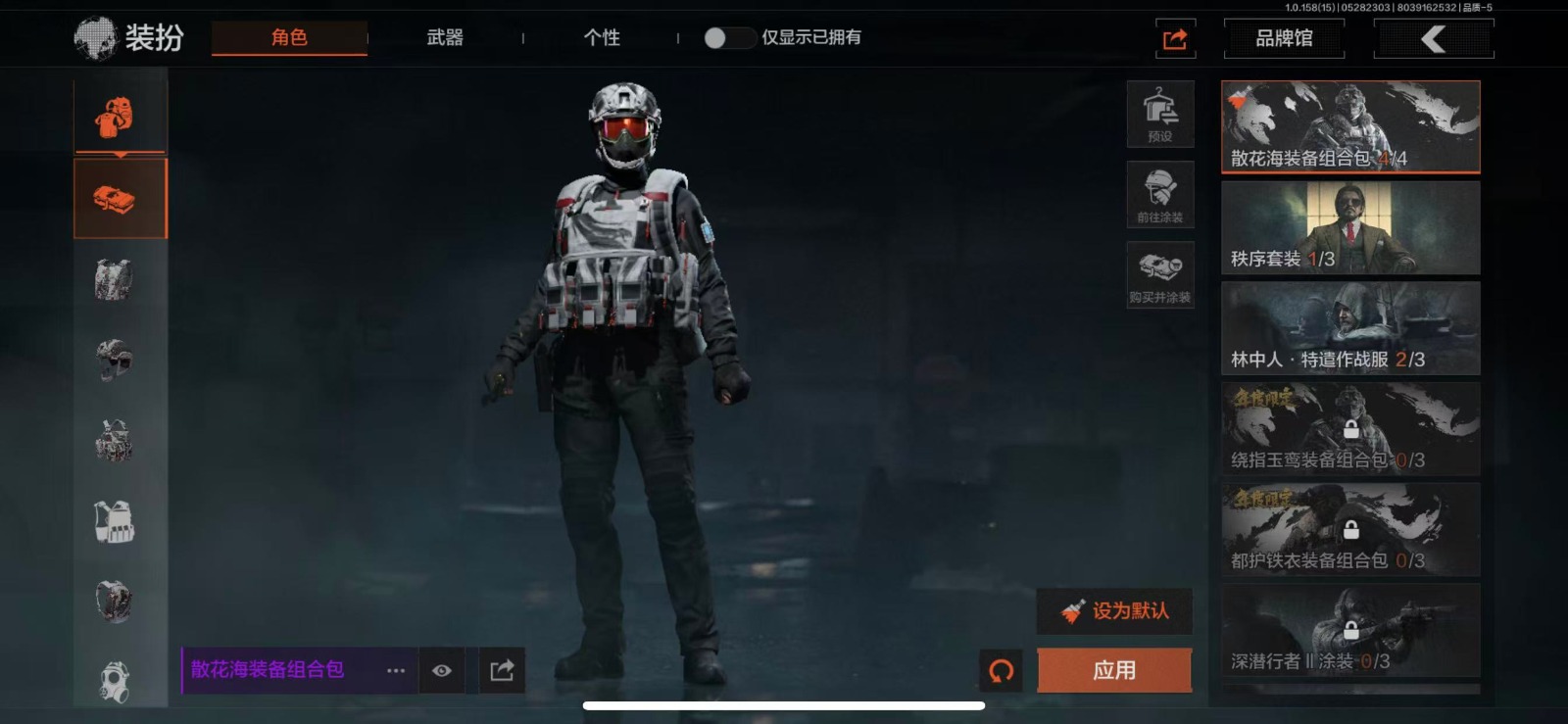
Task: Choose the 秩序套装 outfit card
Action: click(x=1350, y=227)
